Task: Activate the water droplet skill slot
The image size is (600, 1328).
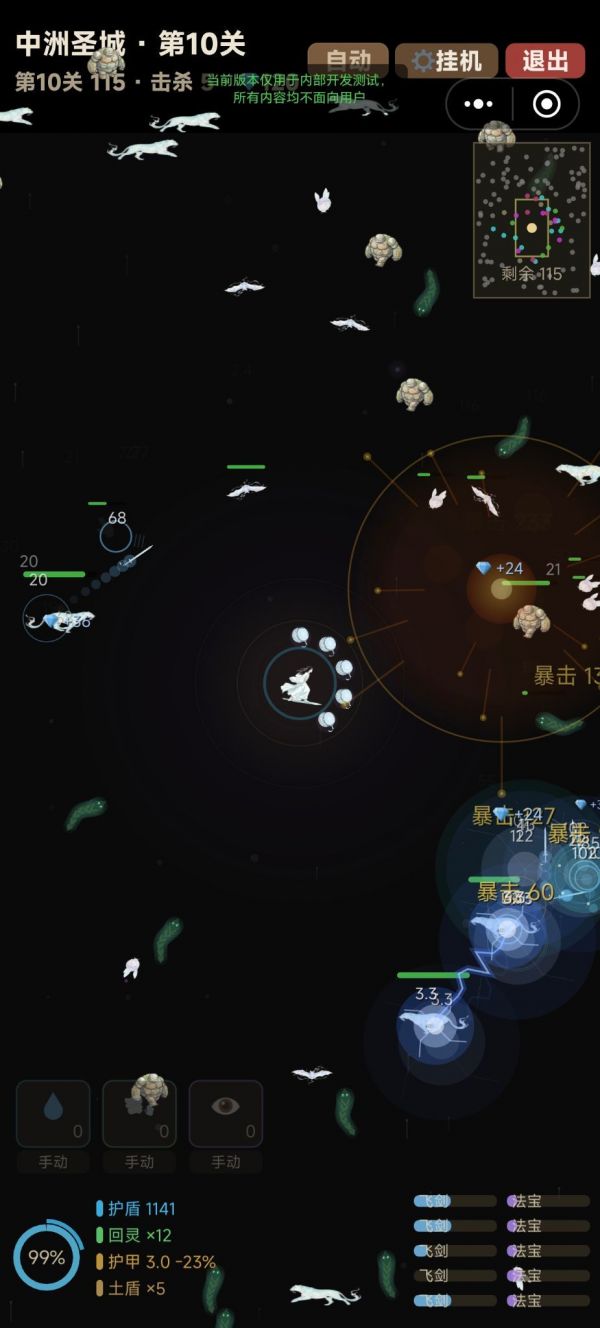Action: click(53, 1113)
